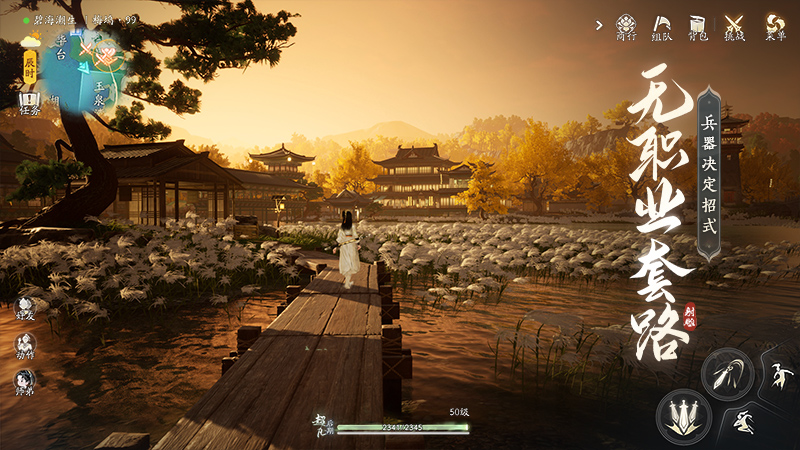Open the 师弟 companion portrait
800x450 pixels.
point(25,382)
